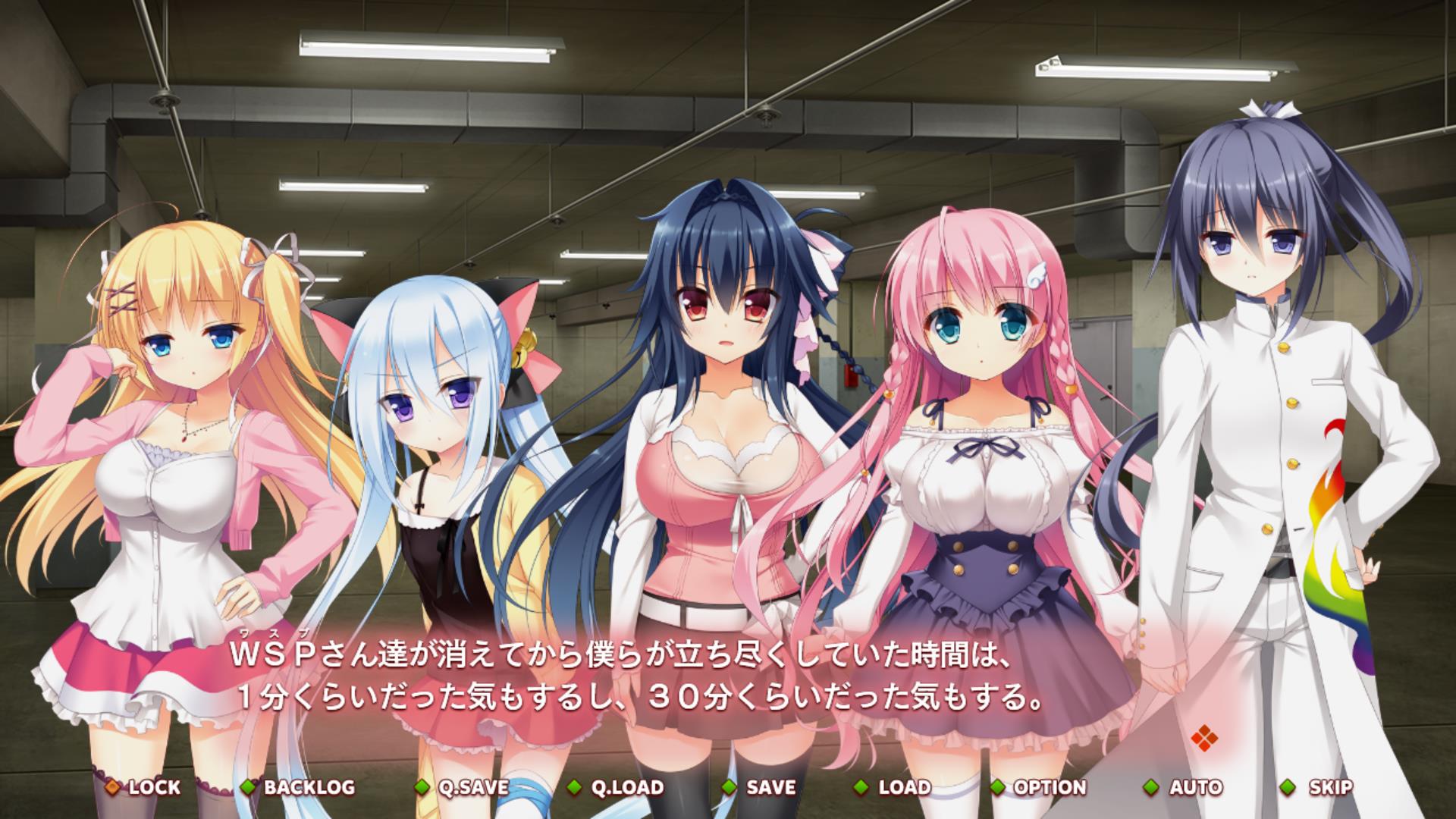
Task: Open the OPTION settings
Action: [x=1040, y=787]
